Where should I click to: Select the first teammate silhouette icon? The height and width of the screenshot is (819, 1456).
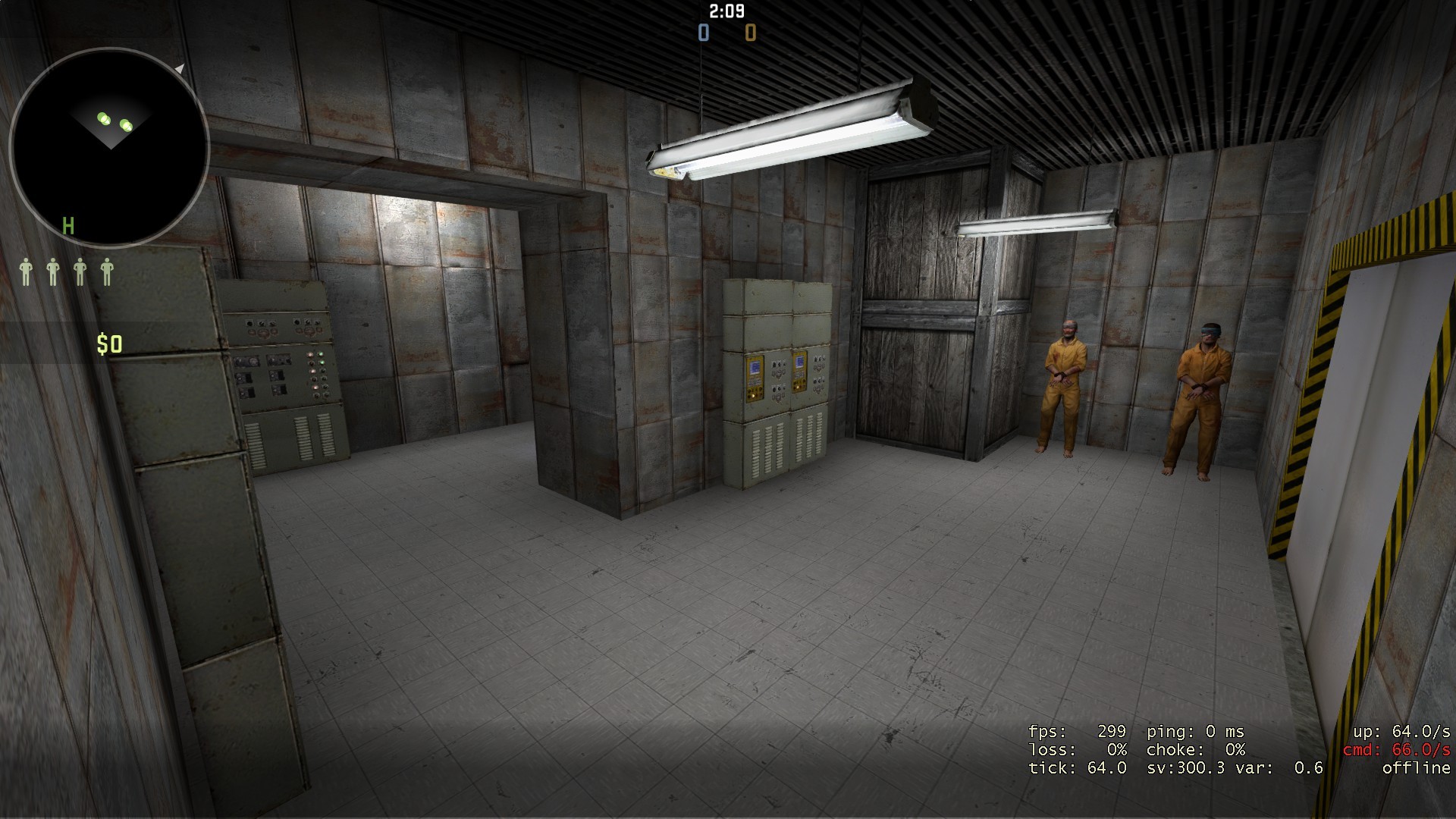point(27,271)
